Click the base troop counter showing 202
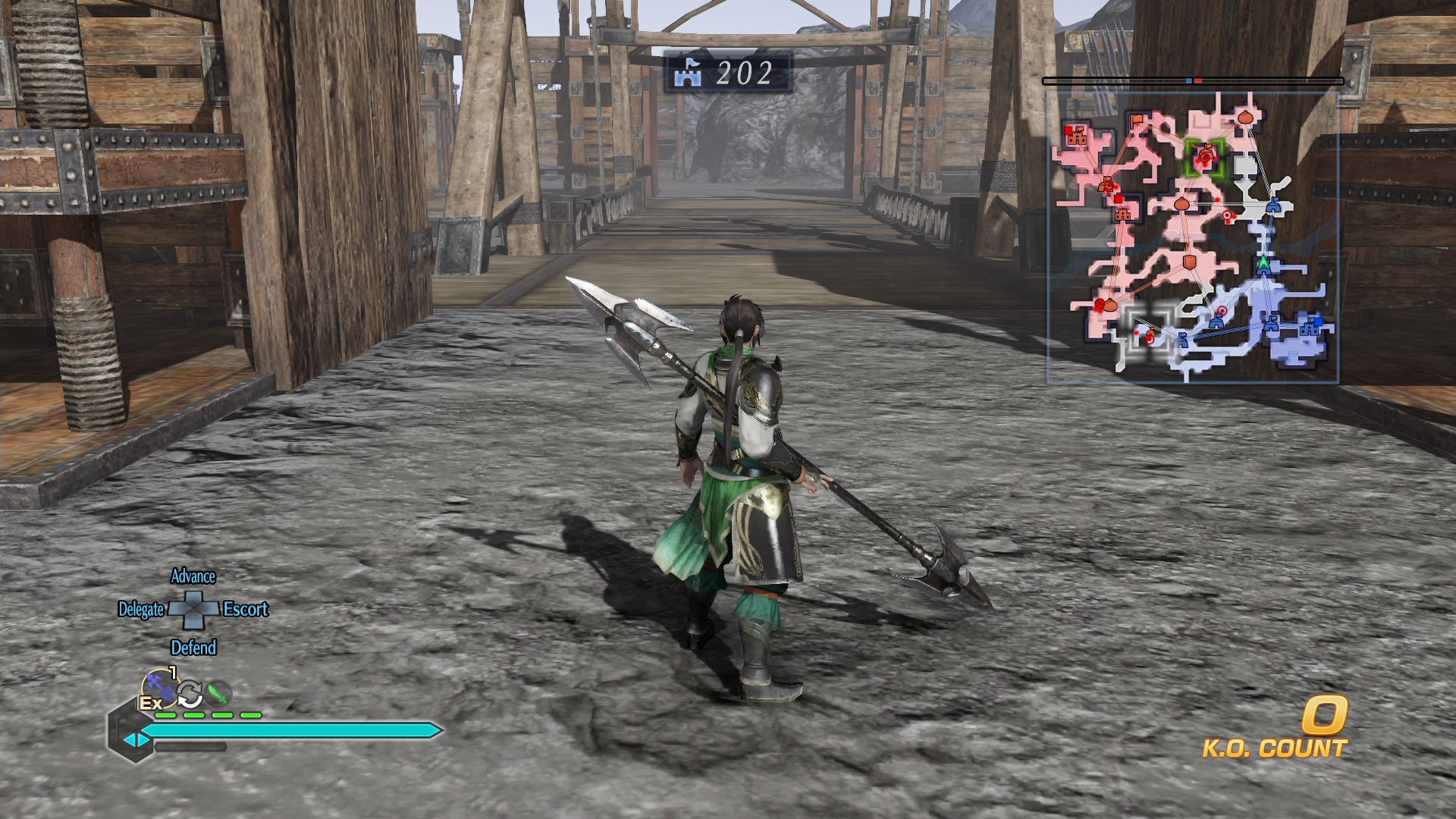The height and width of the screenshot is (819, 1456). 728,73
